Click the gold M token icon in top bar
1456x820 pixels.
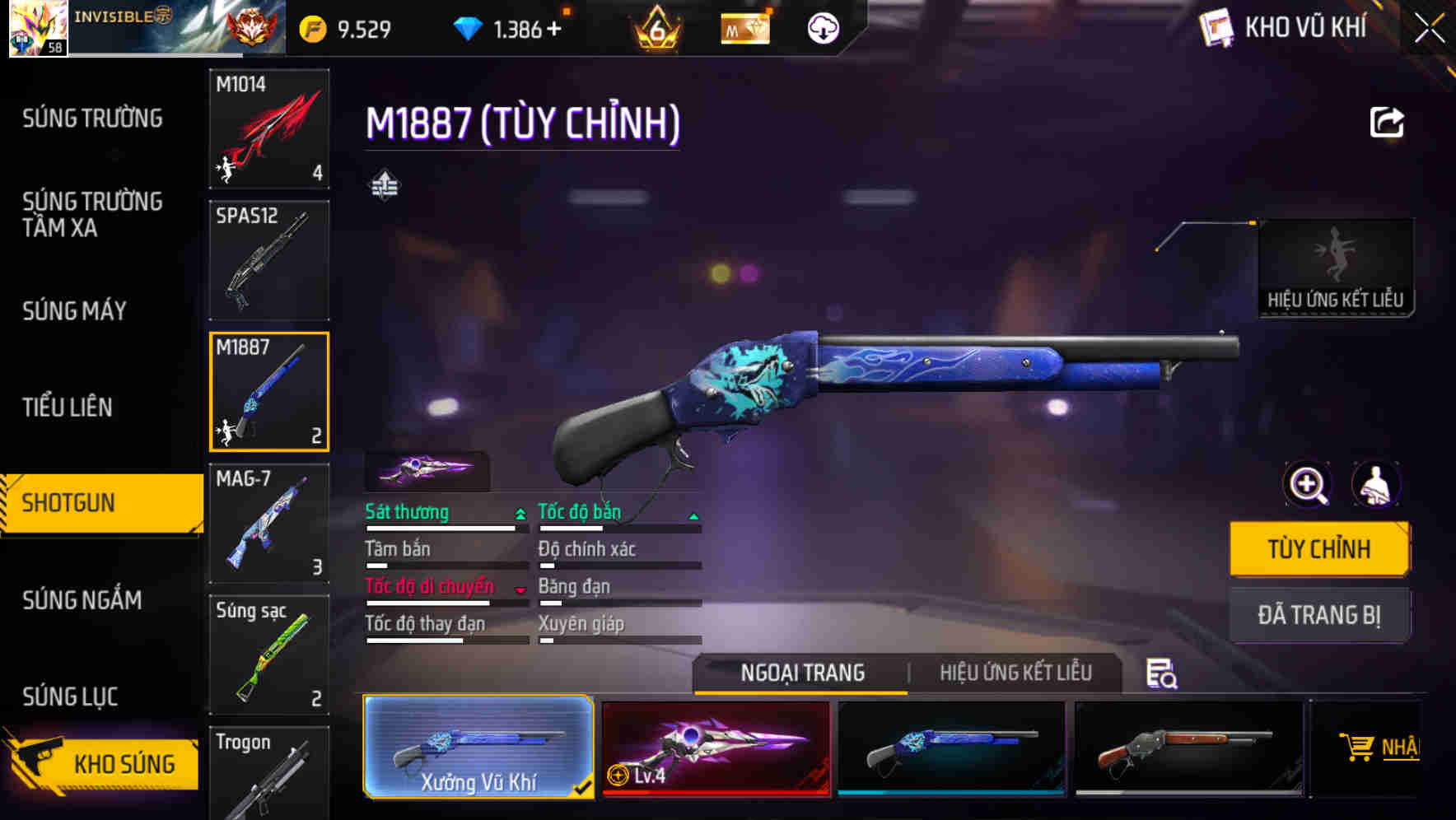coord(745,27)
